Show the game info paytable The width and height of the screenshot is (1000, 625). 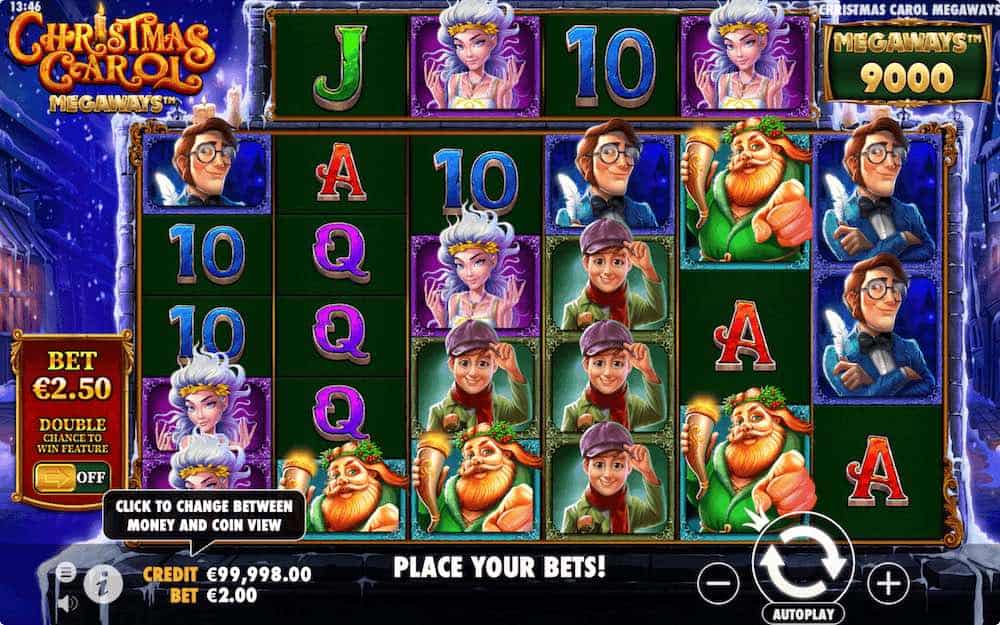coord(102,584)
